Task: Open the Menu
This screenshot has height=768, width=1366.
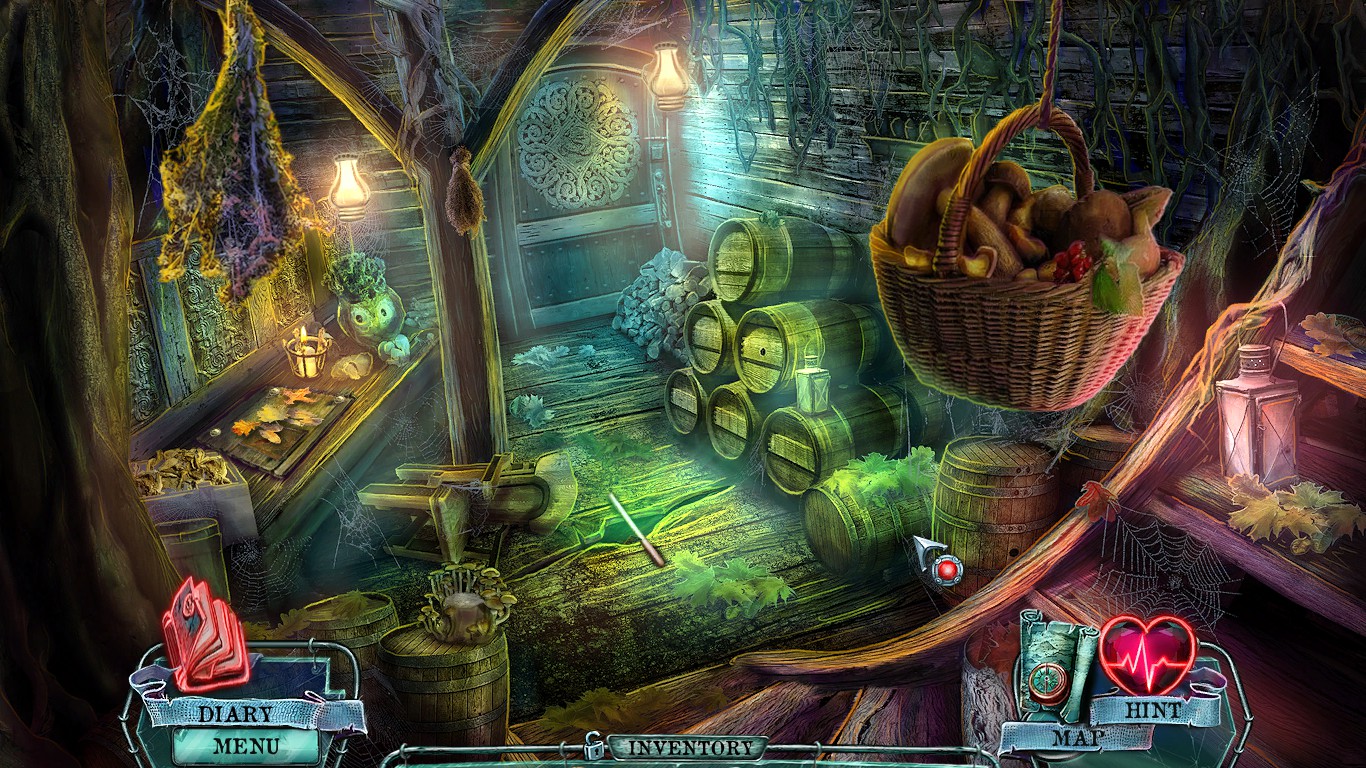Action: click(246, 745)
